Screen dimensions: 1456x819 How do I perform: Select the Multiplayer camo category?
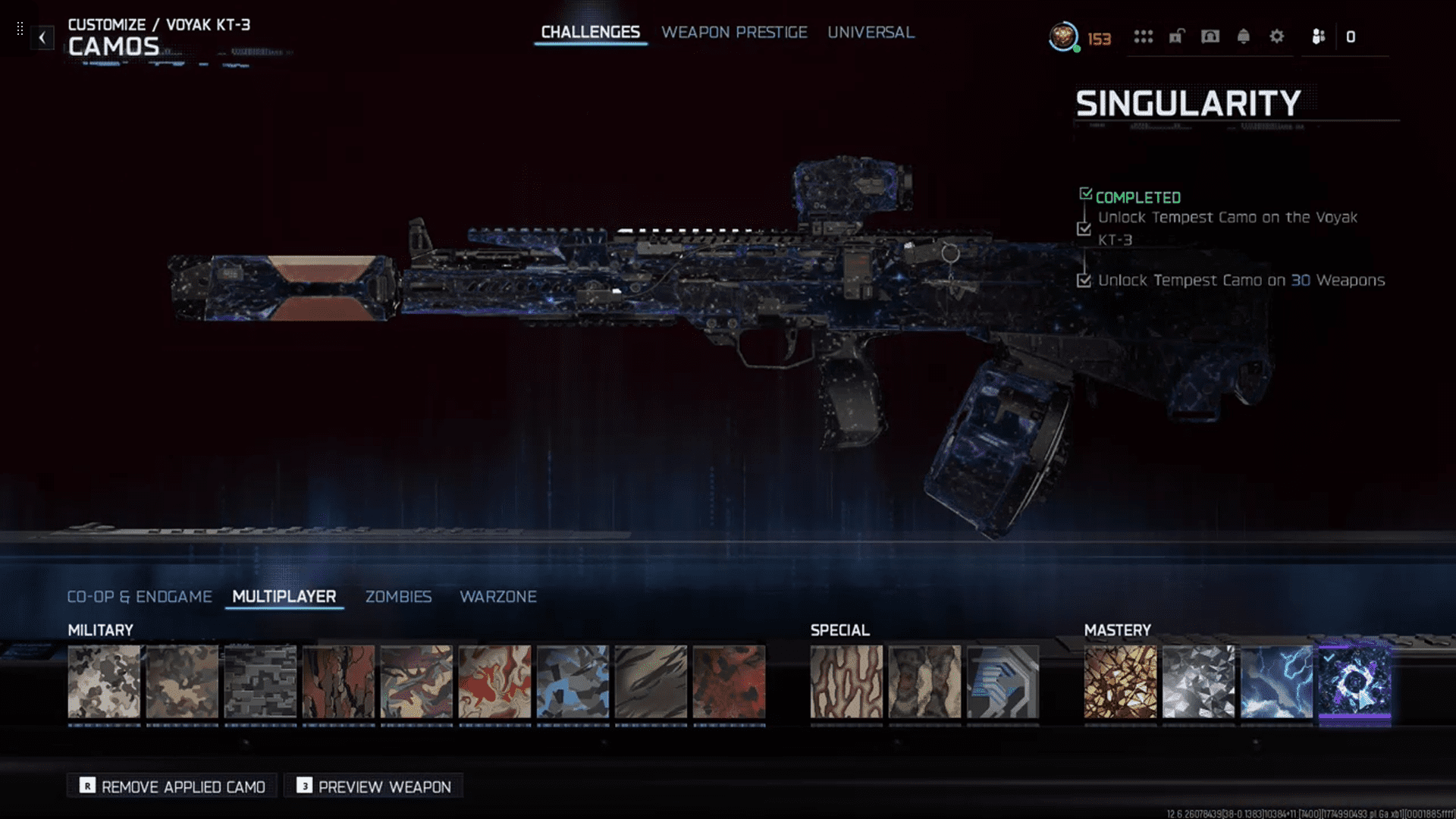(x=284, y=597)
